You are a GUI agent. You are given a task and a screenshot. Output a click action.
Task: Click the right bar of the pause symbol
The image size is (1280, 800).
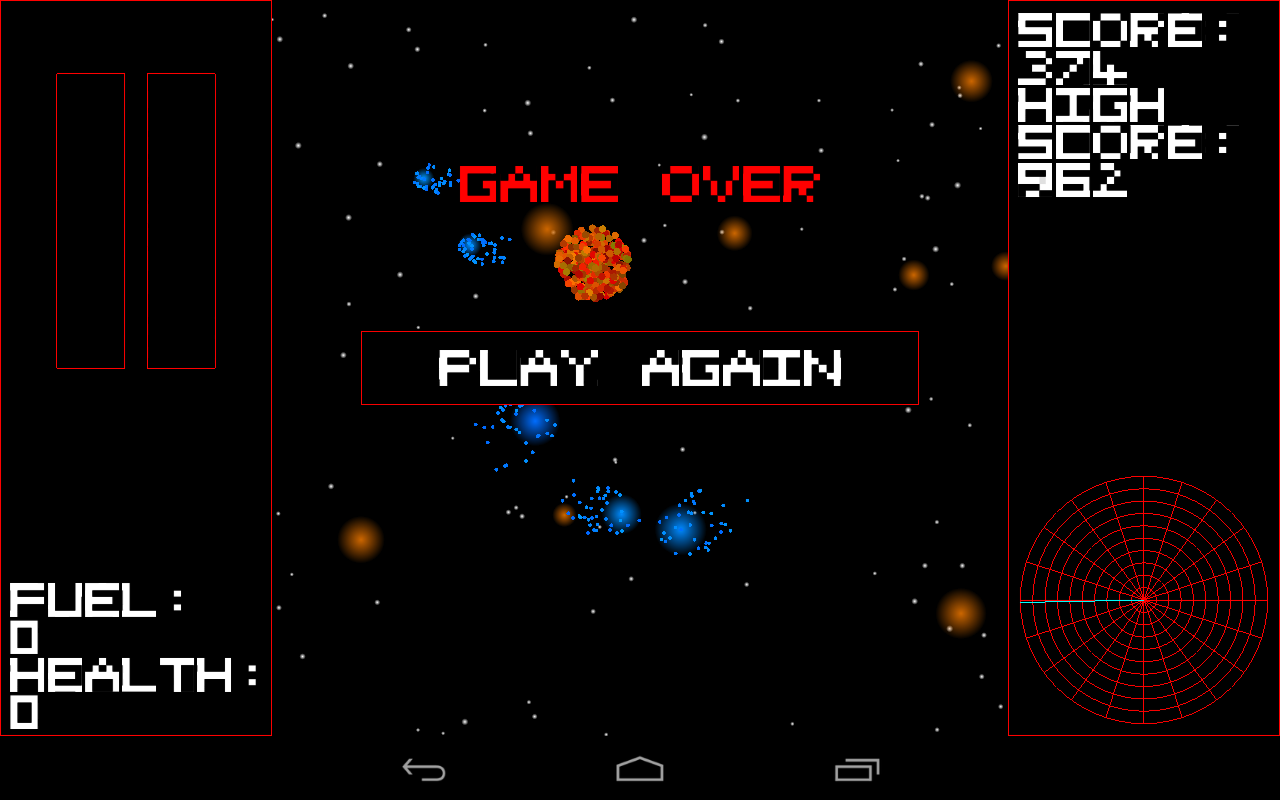(x=182, y=220)
